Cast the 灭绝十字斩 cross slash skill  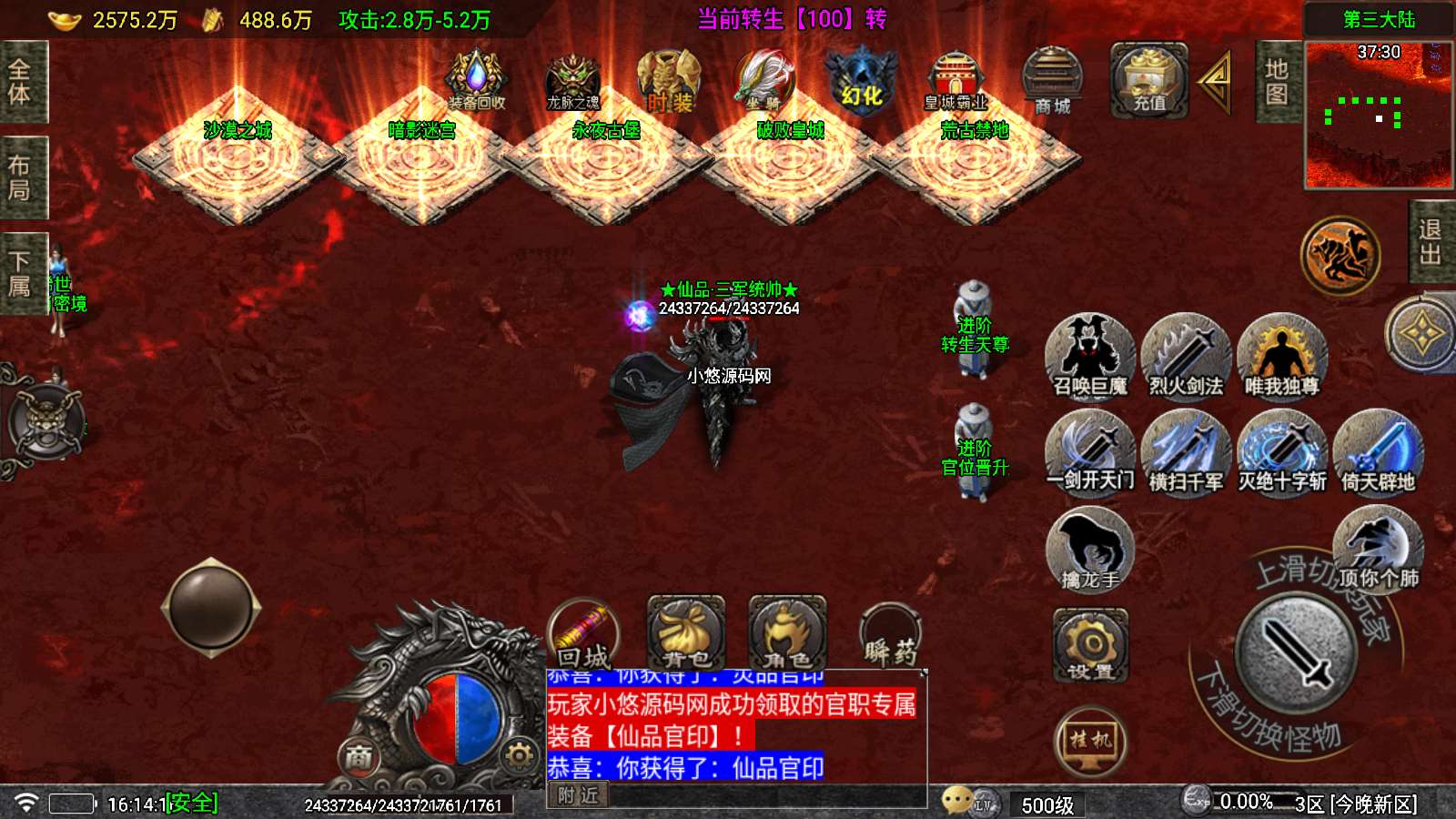pyautogui.click(x=1281, y=452)
